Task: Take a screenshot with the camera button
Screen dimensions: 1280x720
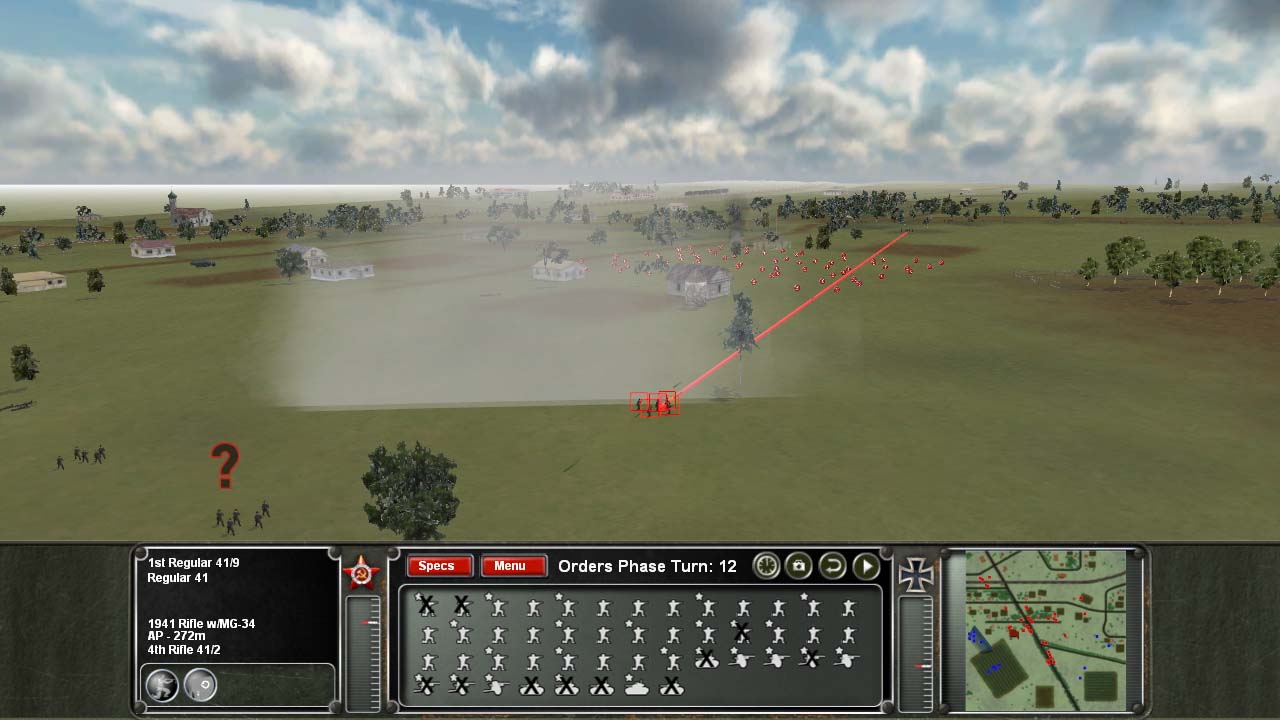Action: pyautogui.click(x=798, y=566)
